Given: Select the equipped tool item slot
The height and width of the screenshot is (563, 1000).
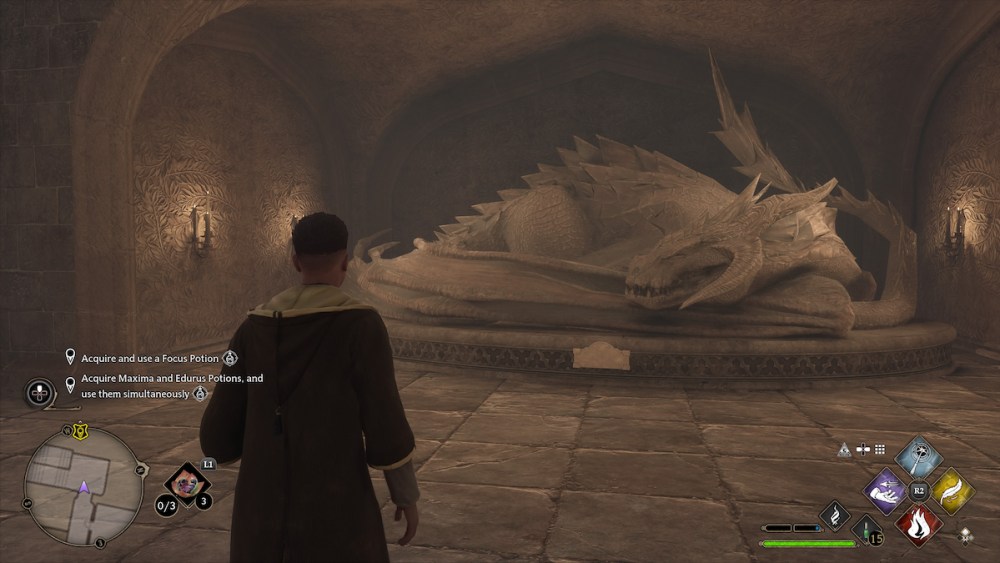Looking at the screenshot, I should [185, 485].
